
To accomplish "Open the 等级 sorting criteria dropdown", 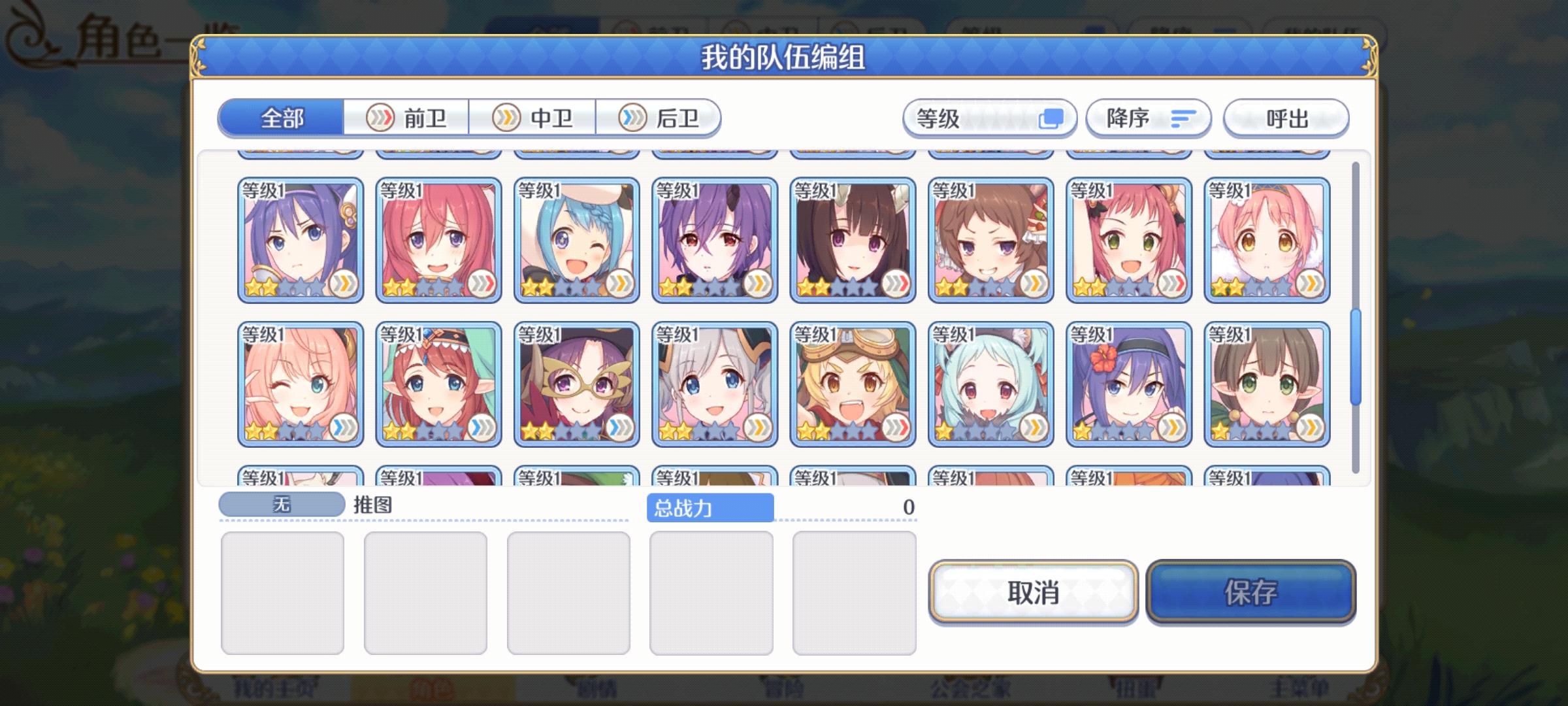I will 988,118.
